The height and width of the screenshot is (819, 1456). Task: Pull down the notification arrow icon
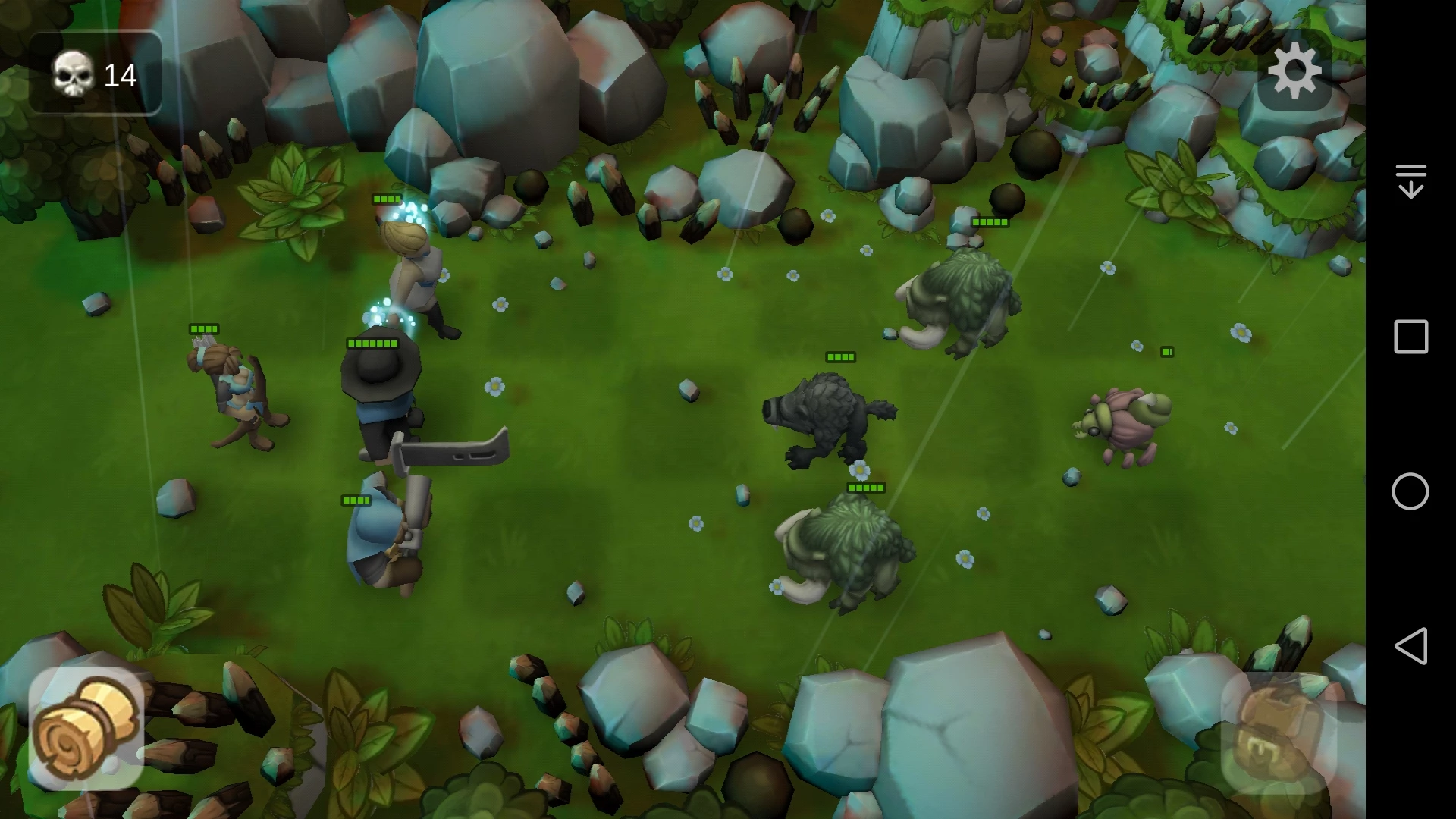click(x=1410, y=181)
